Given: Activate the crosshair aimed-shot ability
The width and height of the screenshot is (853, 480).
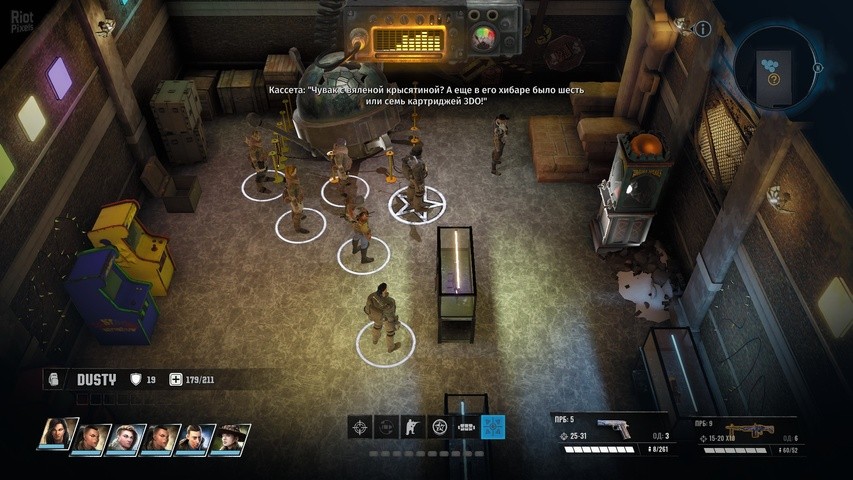Looking at the screenshot, I should pos(359,427).
